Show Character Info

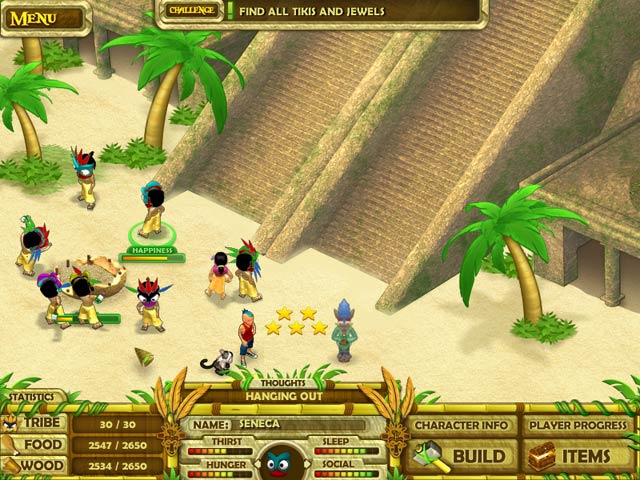pos(463,424)
